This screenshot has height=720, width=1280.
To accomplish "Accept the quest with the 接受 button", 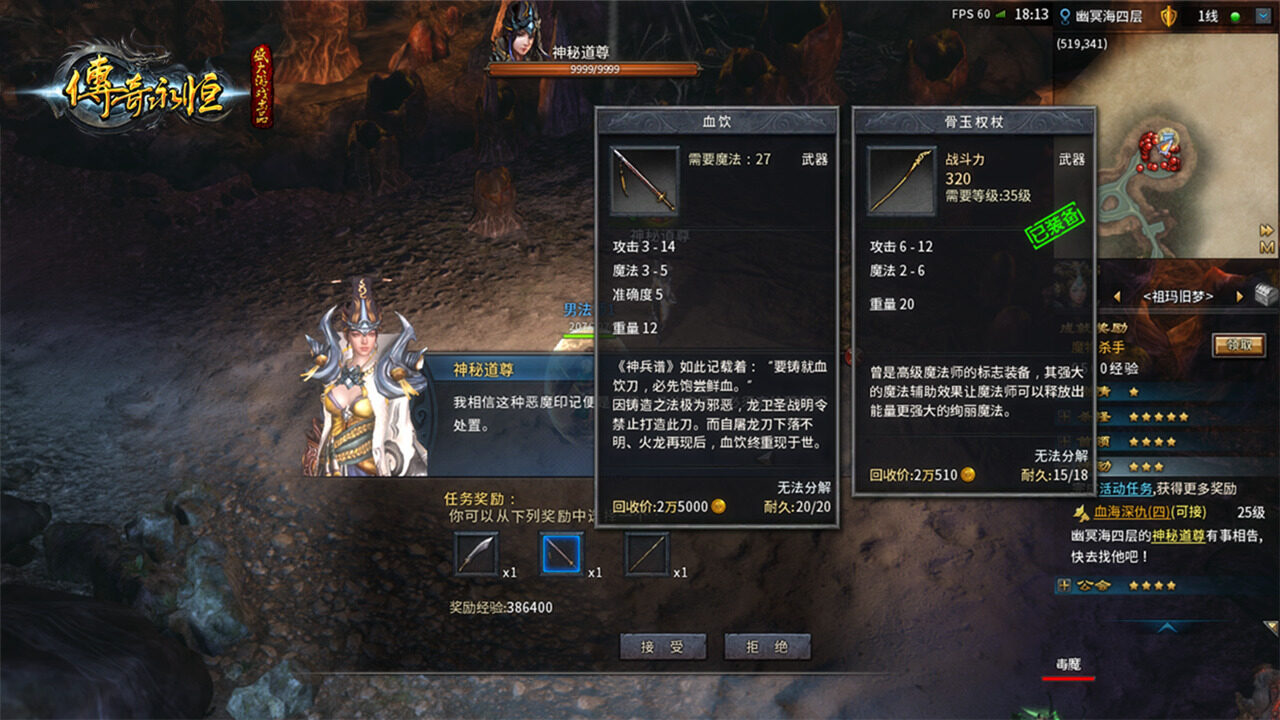I will (x=662, y=647).
